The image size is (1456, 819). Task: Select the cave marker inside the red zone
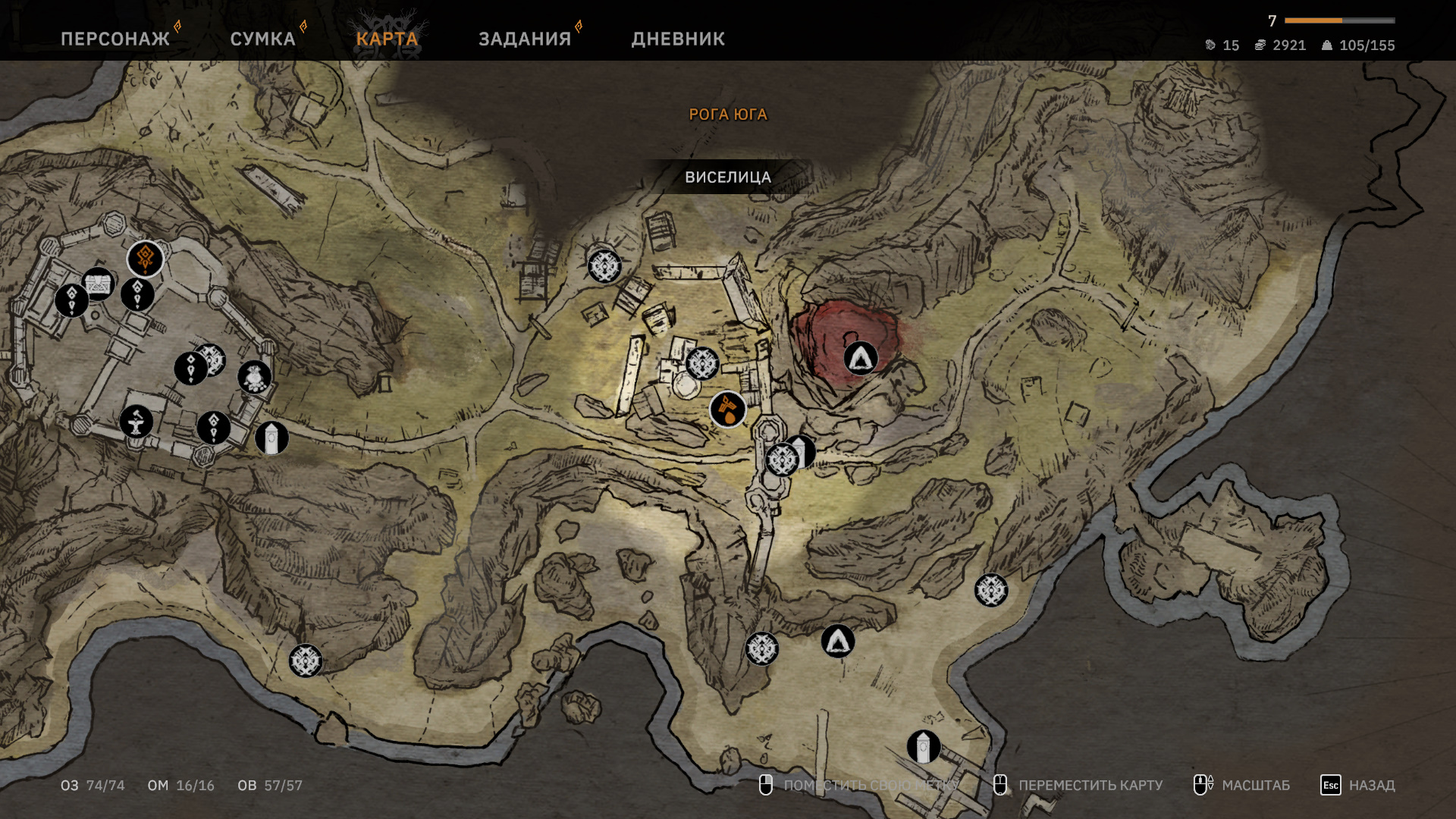coord(861,358)
